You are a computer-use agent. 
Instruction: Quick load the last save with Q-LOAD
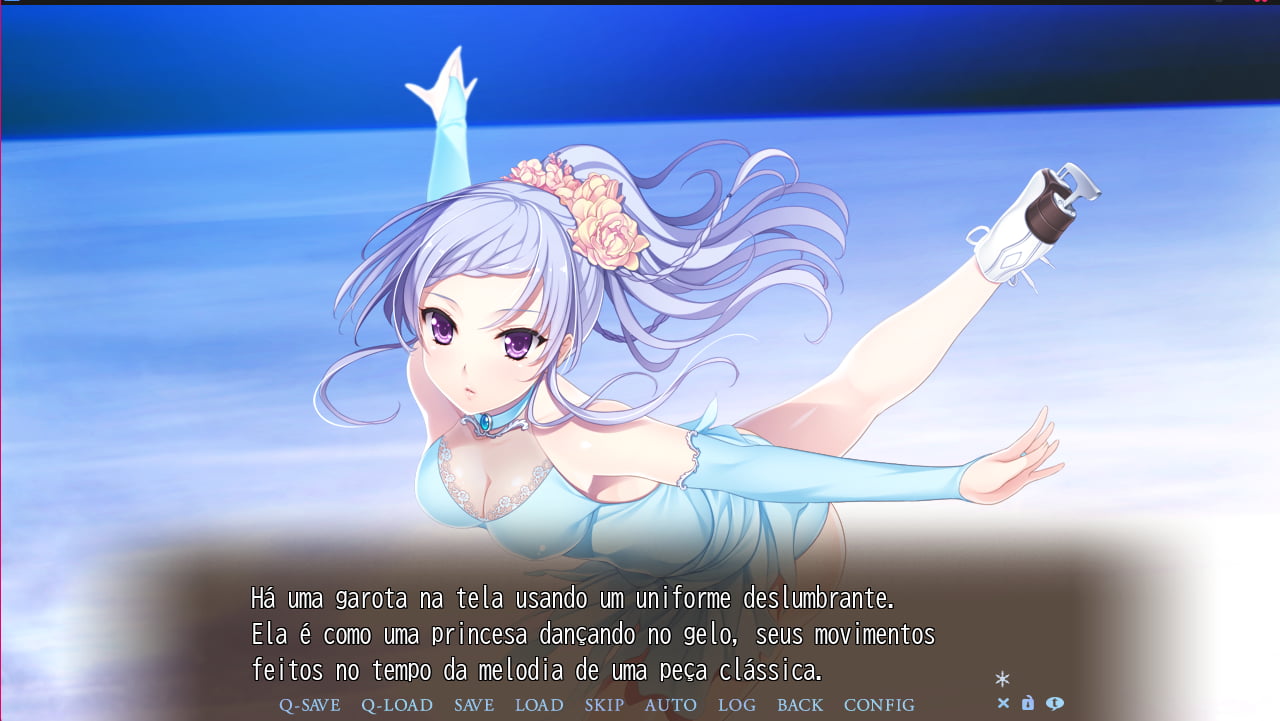point(396,705)
